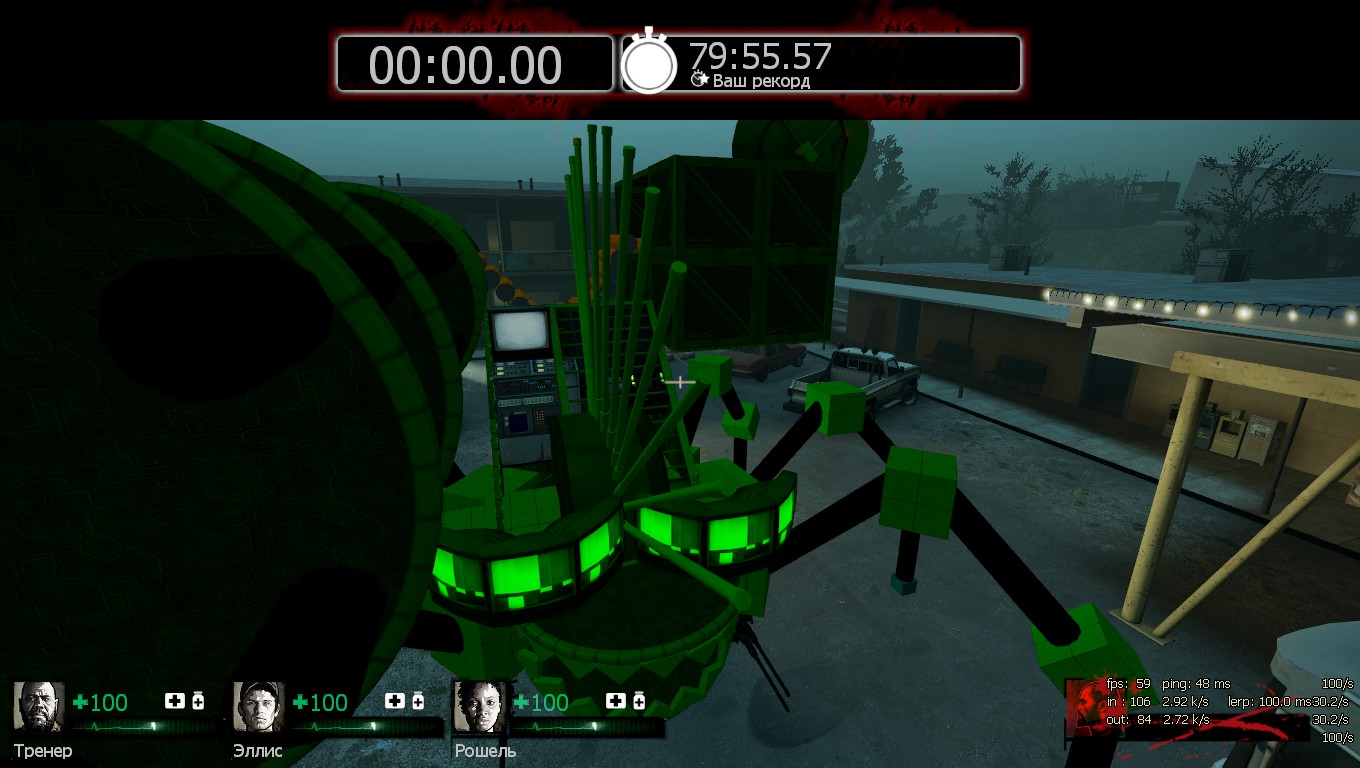Select Эллис's pain pills bottle icon
This screenshot has width=1360, height=768.
click(x=418, y=701)
